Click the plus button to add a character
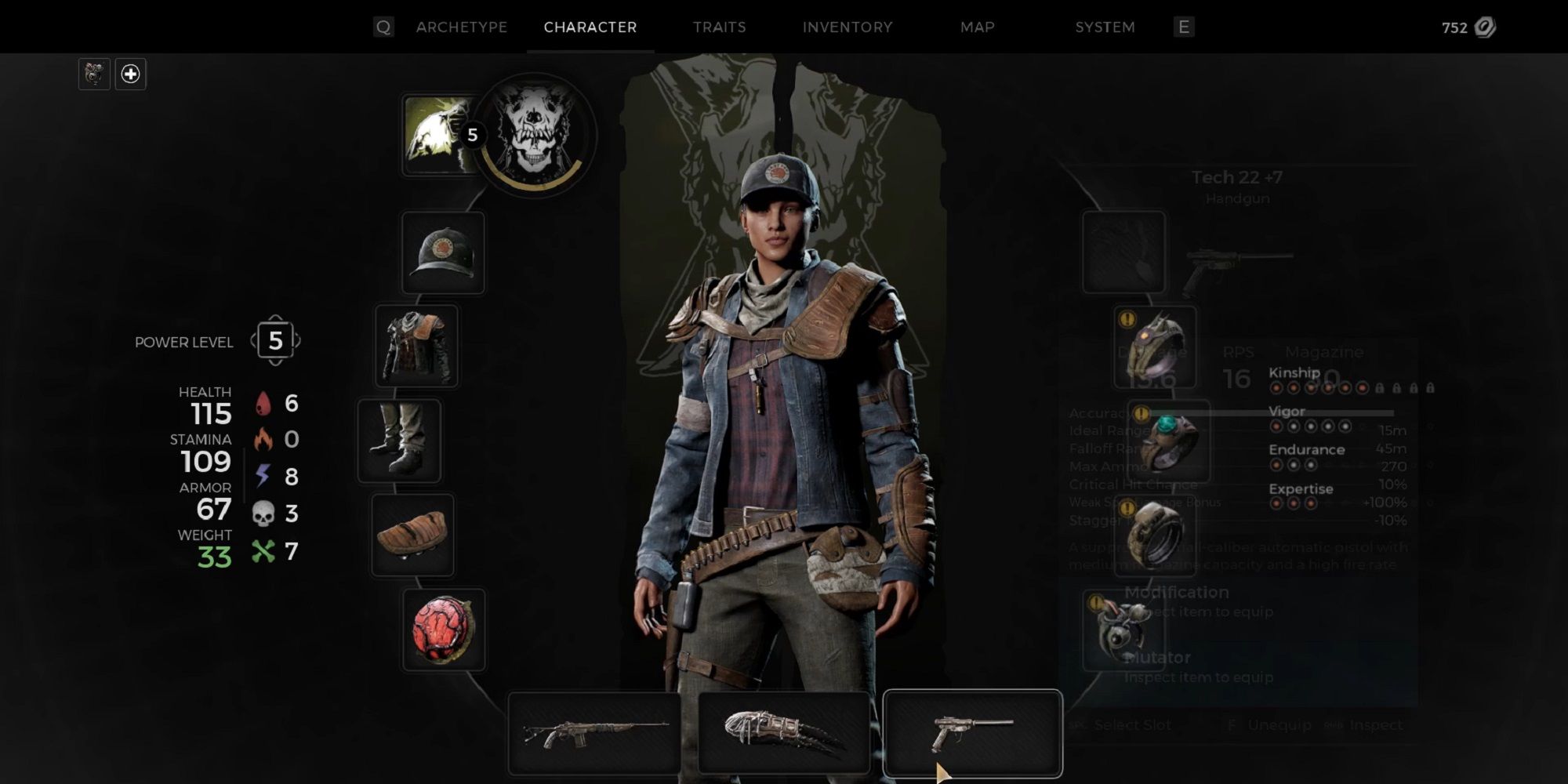This screenshot has height=784, width=1568. (130, 73)
